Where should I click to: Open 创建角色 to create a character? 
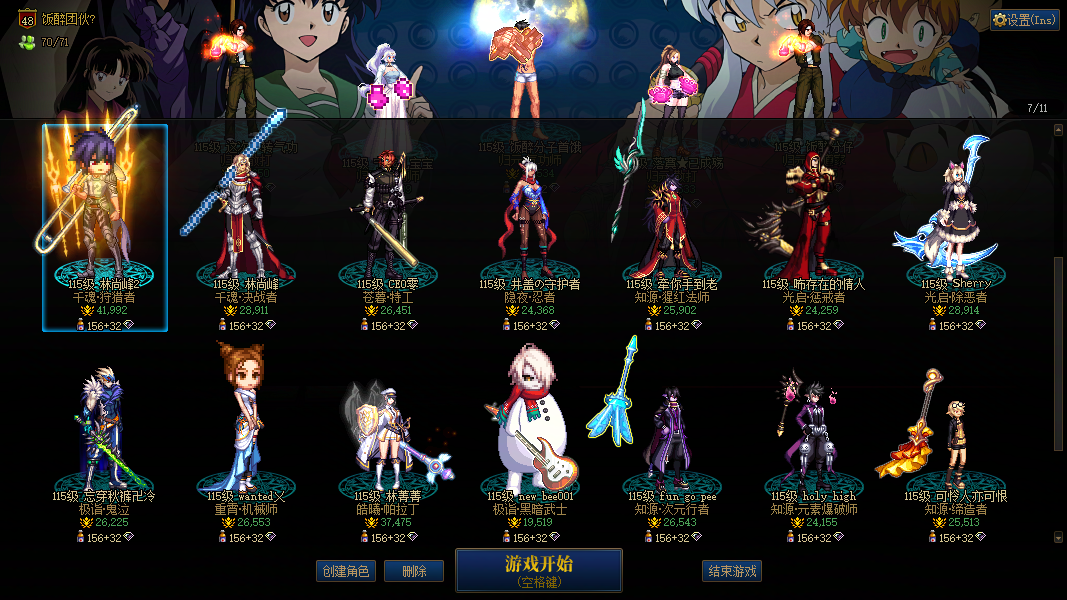tap(345, 571)
